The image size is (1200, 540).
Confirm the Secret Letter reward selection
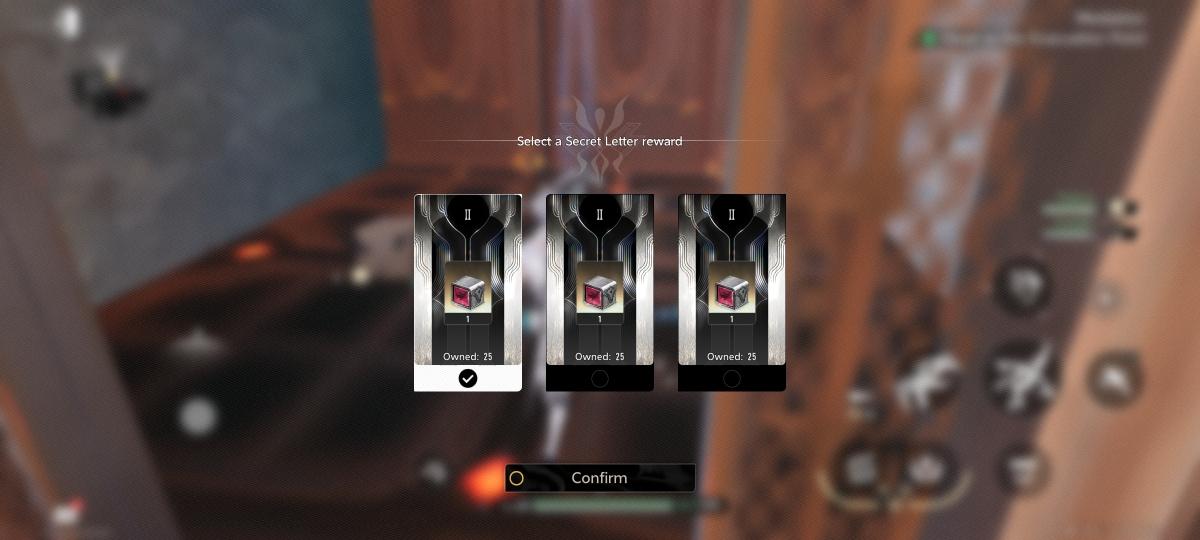(599, 478)
